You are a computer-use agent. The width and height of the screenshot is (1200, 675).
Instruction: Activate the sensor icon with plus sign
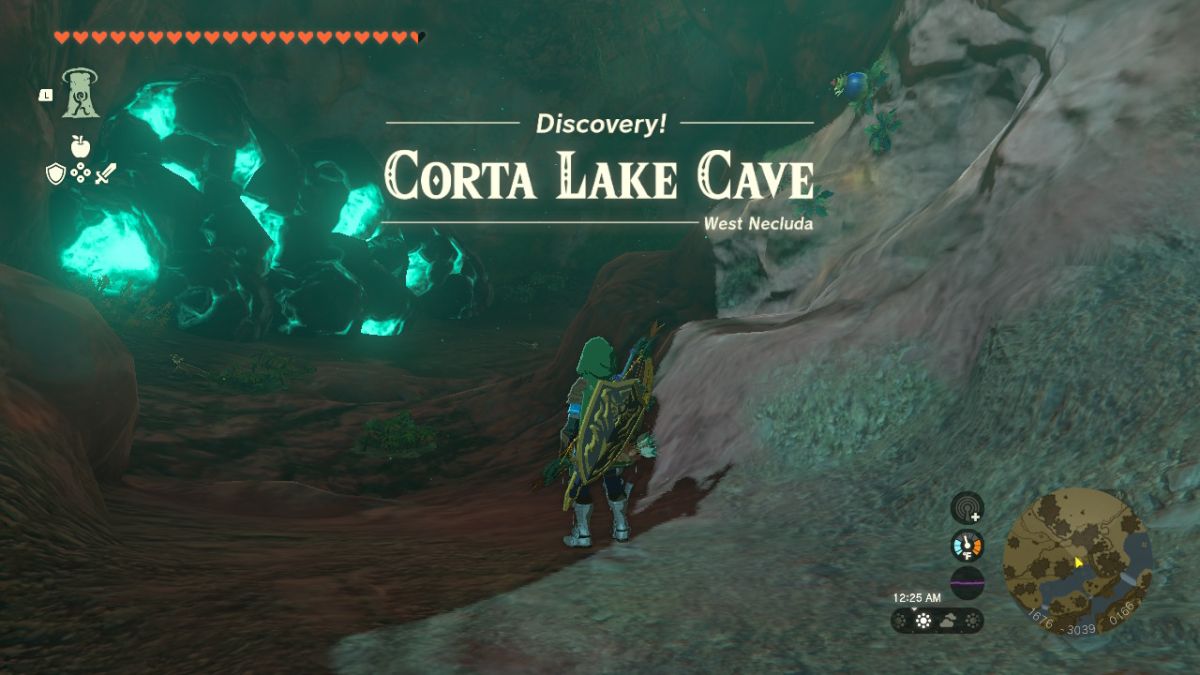click(x=967, y=507)
